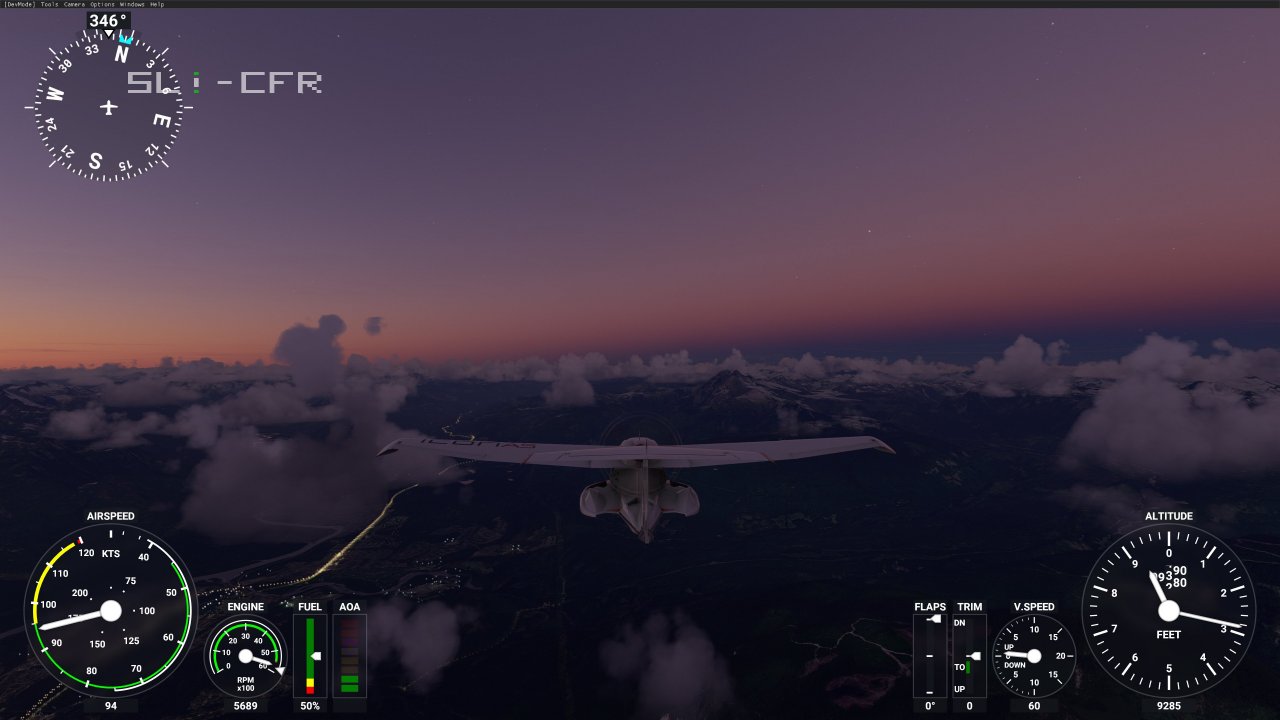Click the V.SPEED dial
The height and width of the screenshot is (720, 1280).
[1034, 655]
